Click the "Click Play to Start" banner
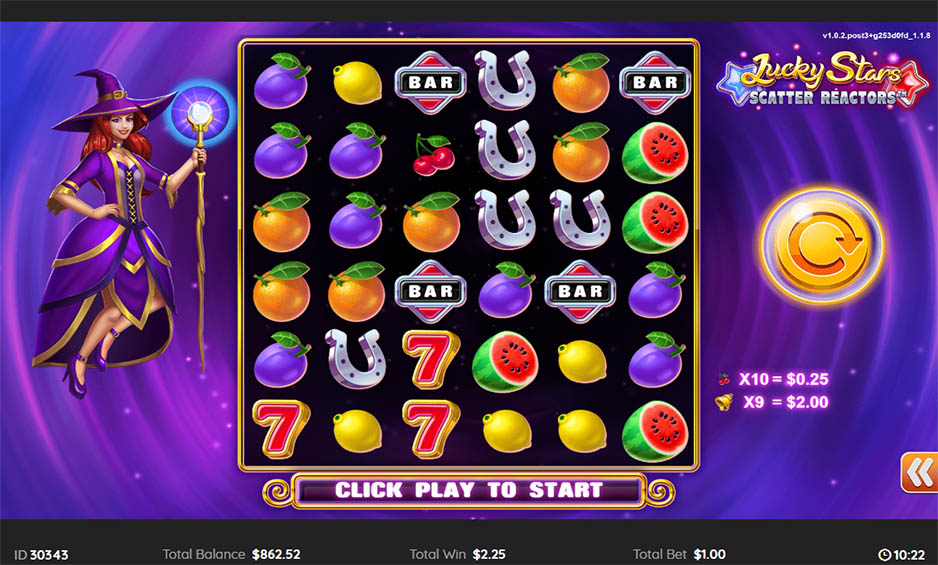The image size is (938, 565). (468, 490)
